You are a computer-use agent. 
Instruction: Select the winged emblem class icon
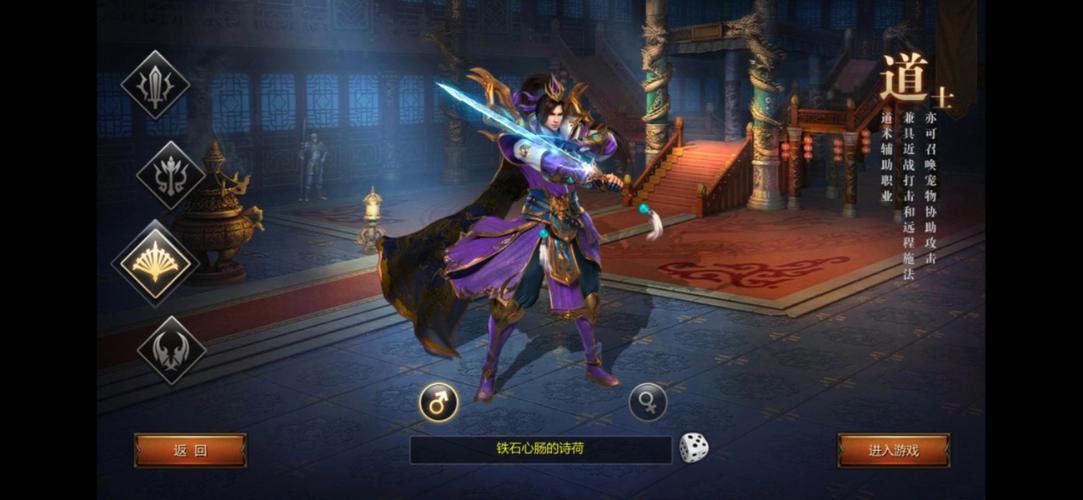point(171,350)
